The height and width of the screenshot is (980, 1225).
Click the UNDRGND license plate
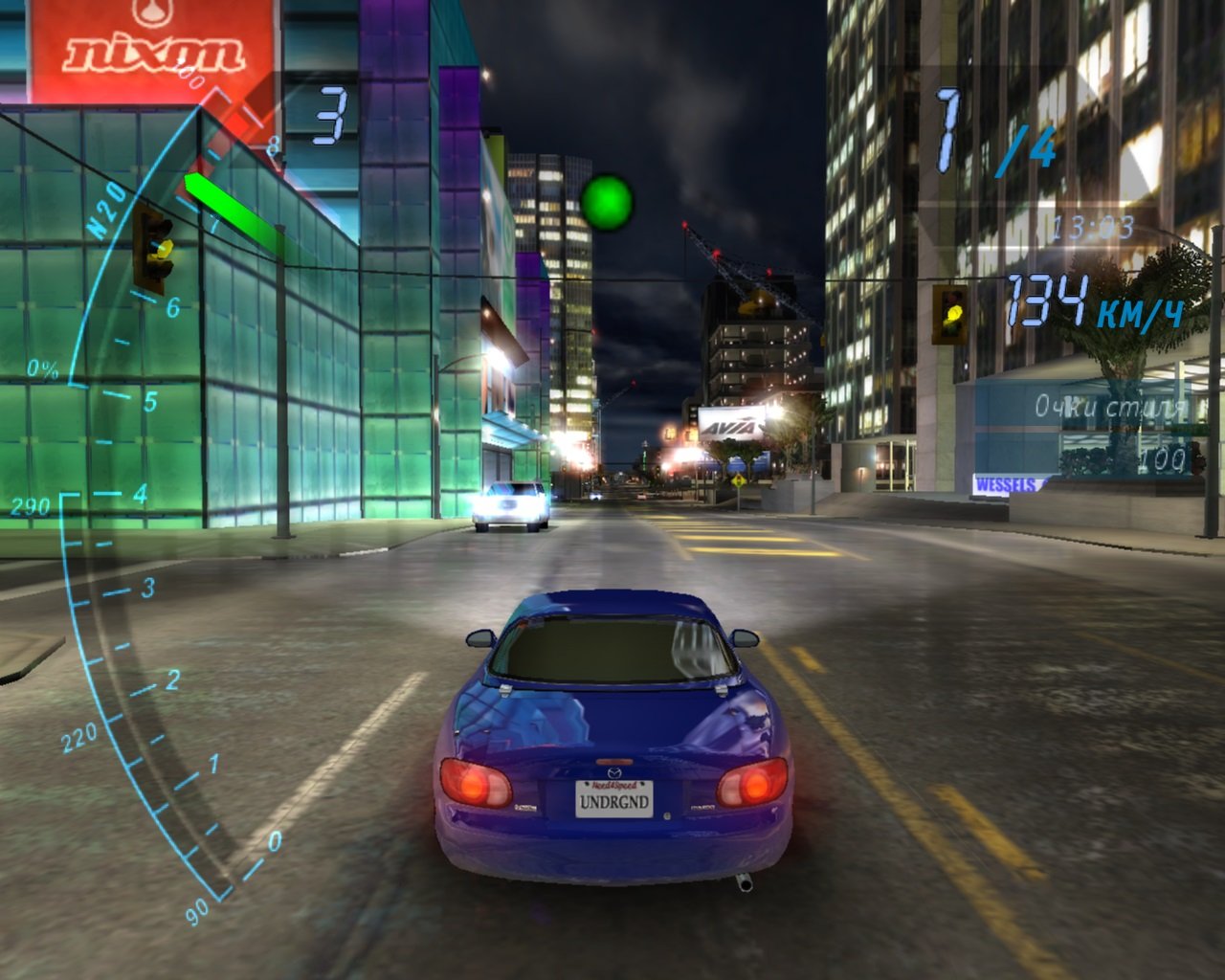click(x=615, y=804)
